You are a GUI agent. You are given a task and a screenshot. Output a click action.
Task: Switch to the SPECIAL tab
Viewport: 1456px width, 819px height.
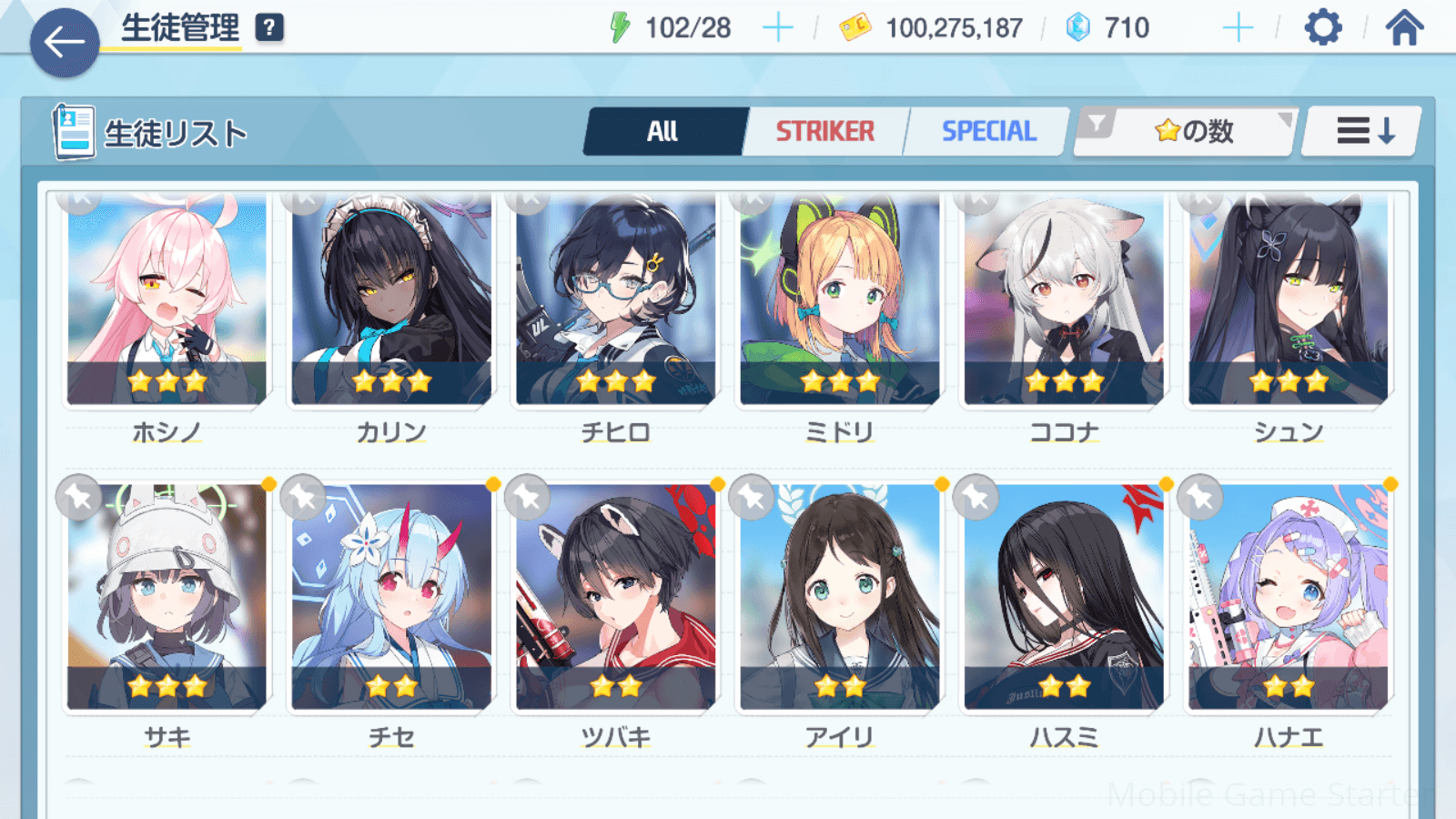[988, 132]
